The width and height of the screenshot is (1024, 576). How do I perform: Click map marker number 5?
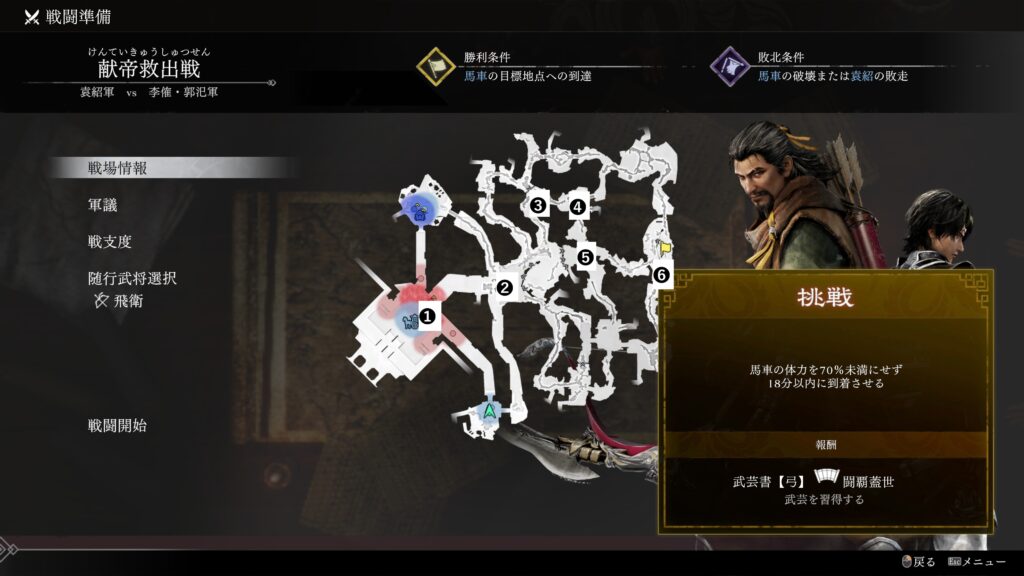[x=586, y=257]
